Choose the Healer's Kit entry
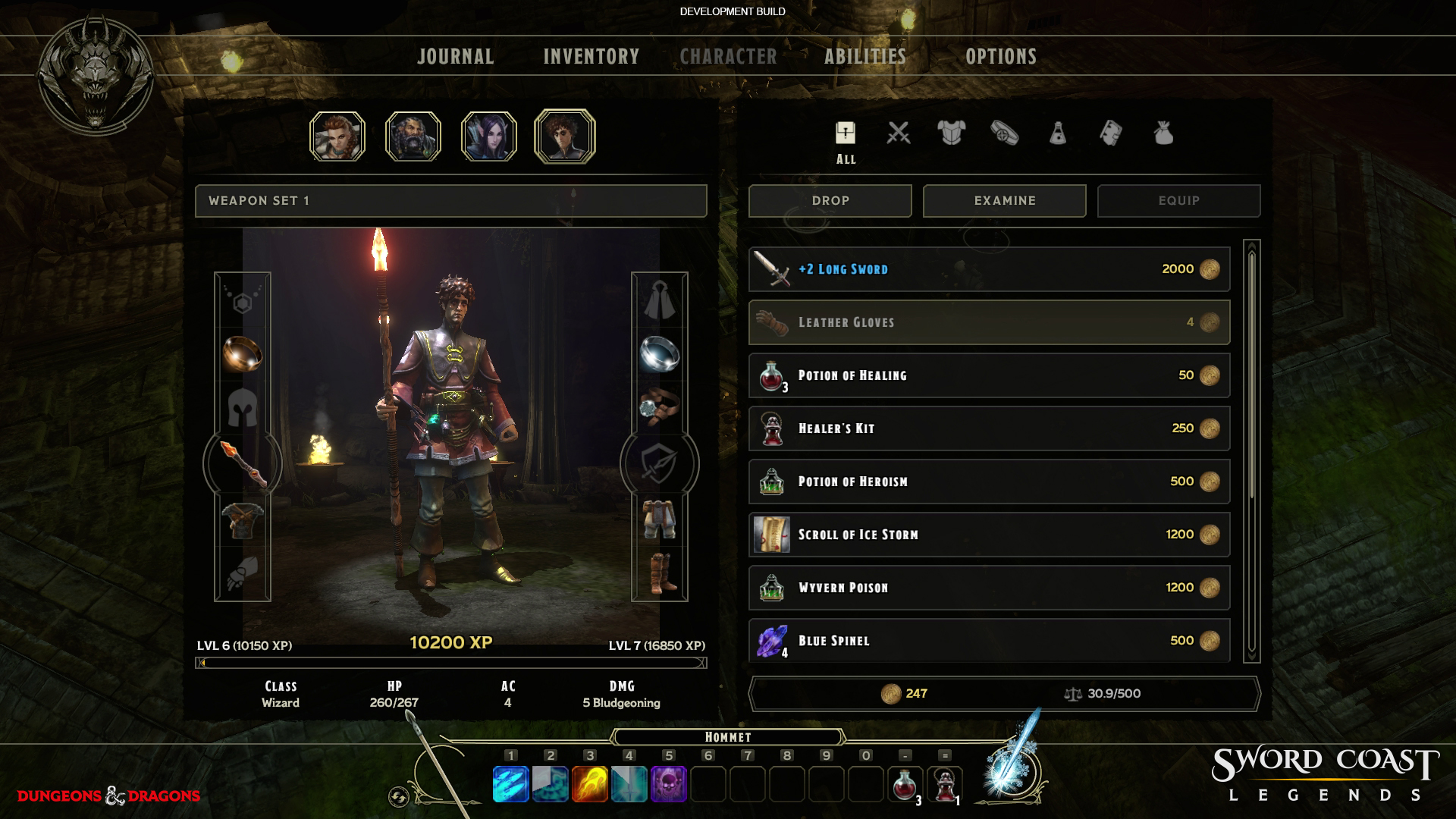 tap(988, 428)
